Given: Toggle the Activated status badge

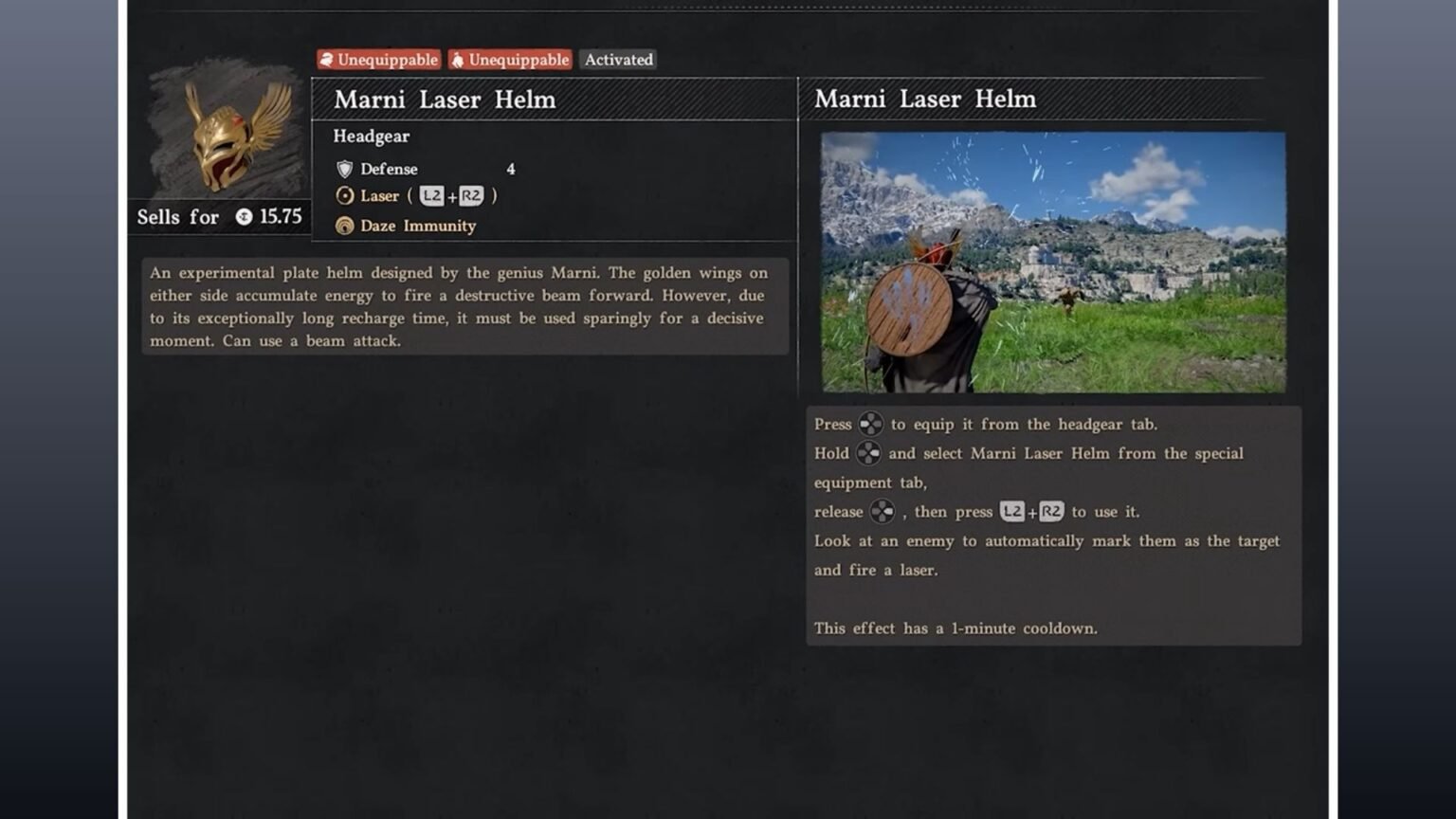Looking at the screenshot, I should coord(618,60).
